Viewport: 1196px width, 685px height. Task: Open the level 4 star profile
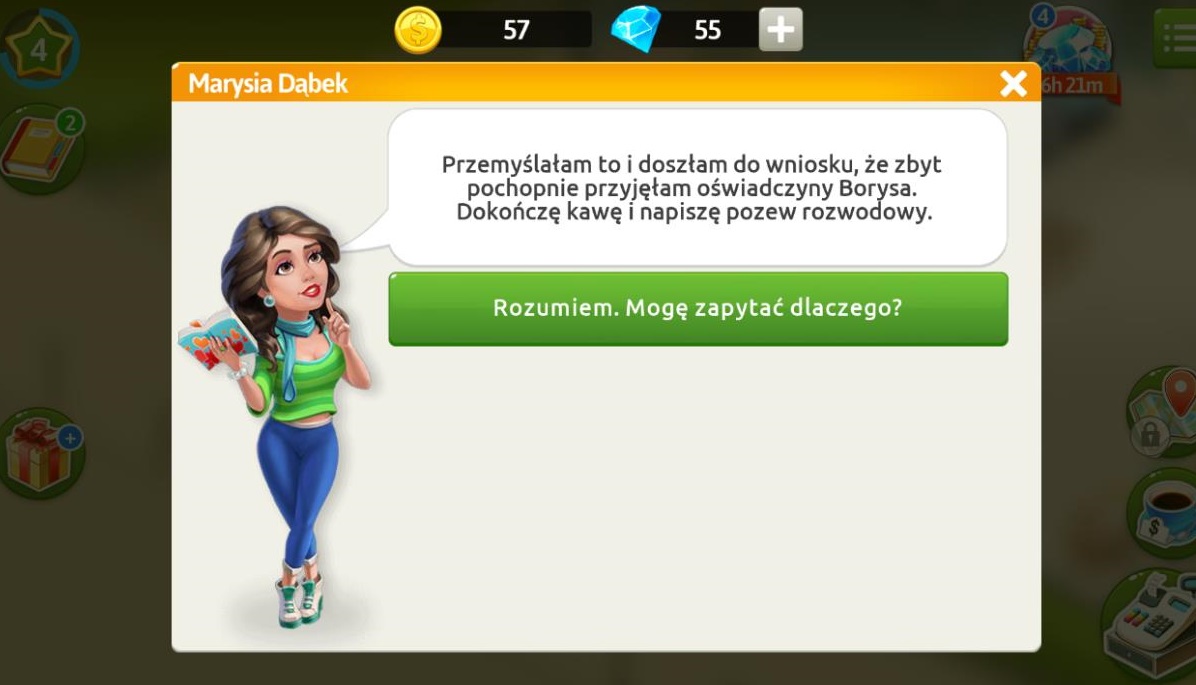(x=38, y=48)
